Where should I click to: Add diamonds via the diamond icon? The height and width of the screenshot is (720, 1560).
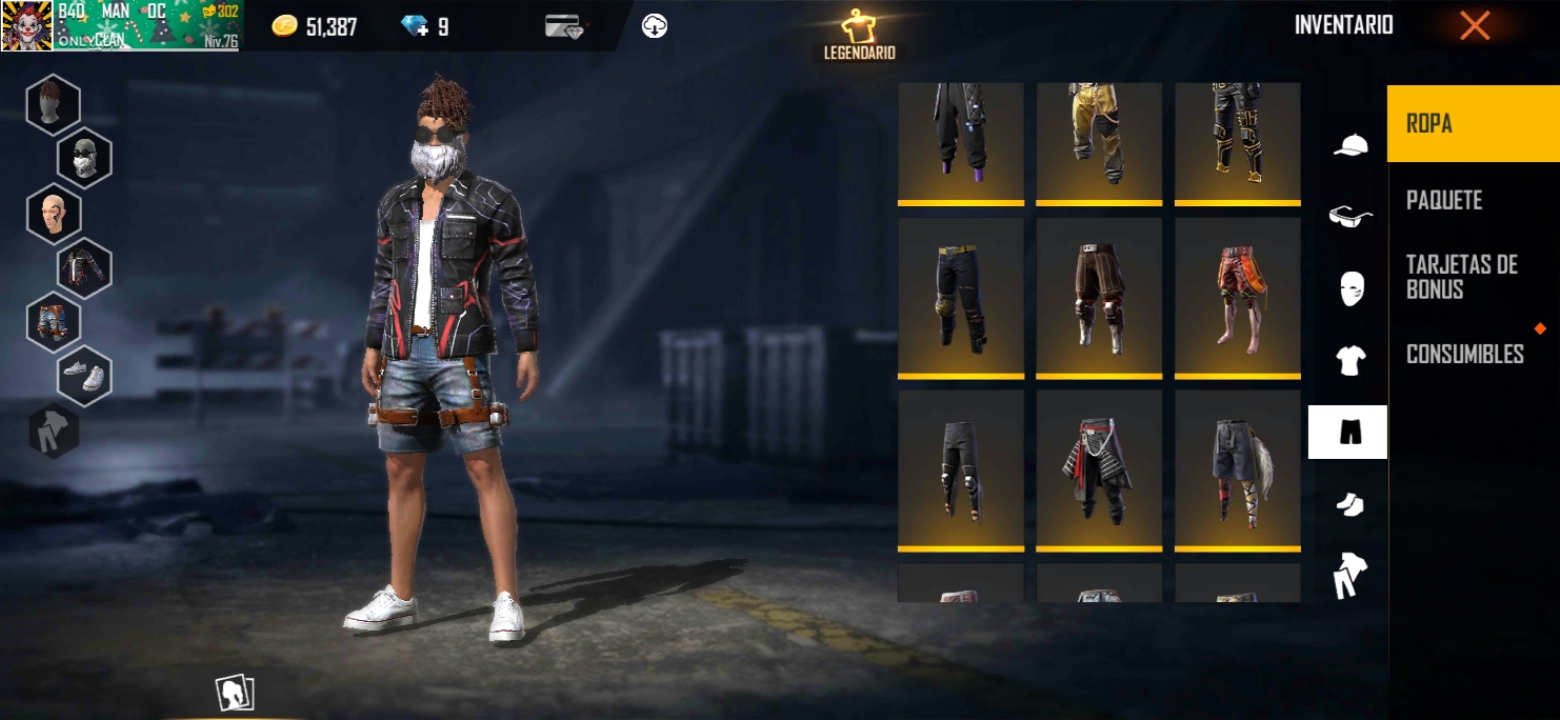click(x=414, y=27)
